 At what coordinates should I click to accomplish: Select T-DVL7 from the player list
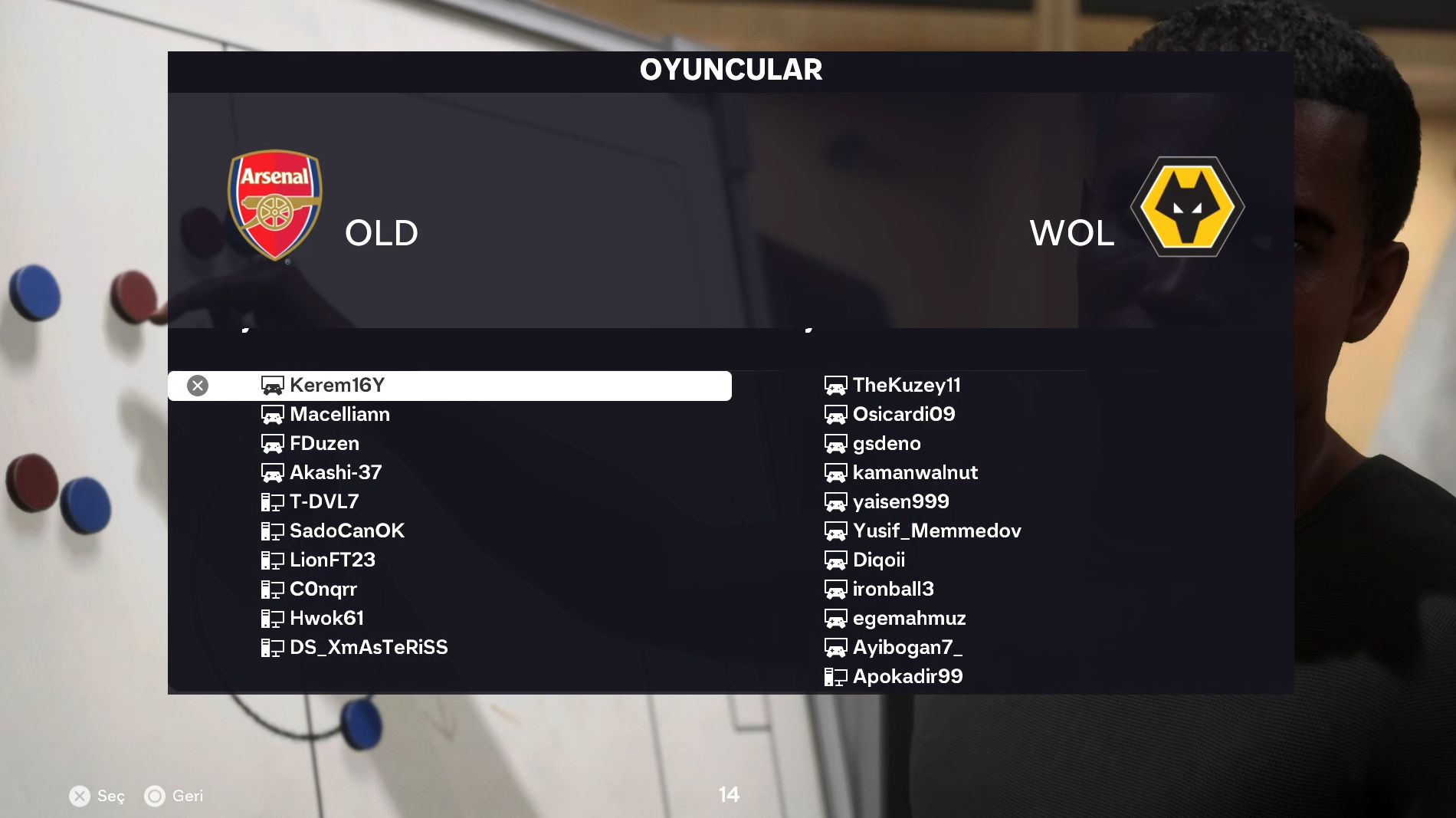324,501
